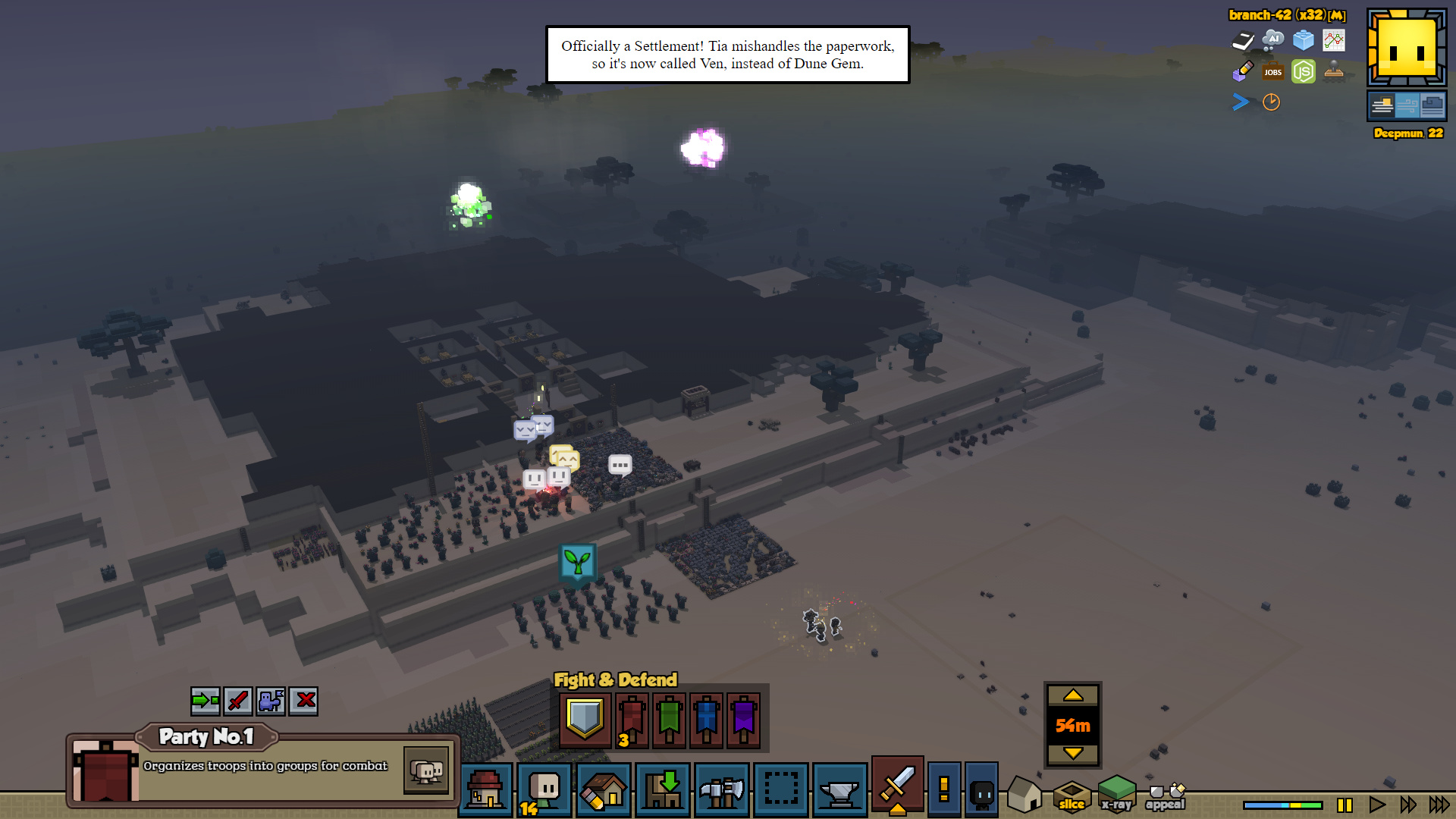Issue the red sword attack command
This screenshot has height=819, width=1456.
coord(238,701)
